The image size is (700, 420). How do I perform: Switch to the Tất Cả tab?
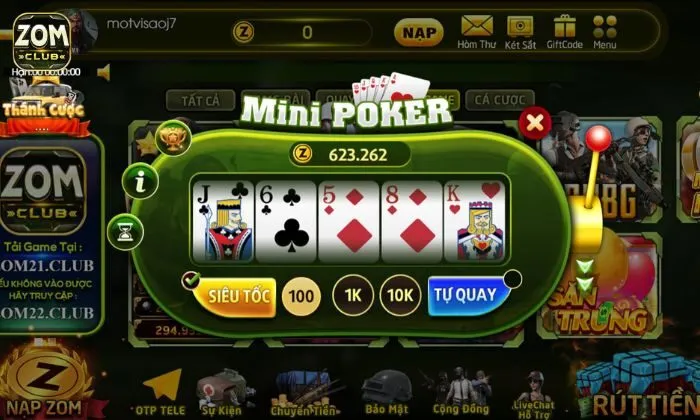pos(200,100)
